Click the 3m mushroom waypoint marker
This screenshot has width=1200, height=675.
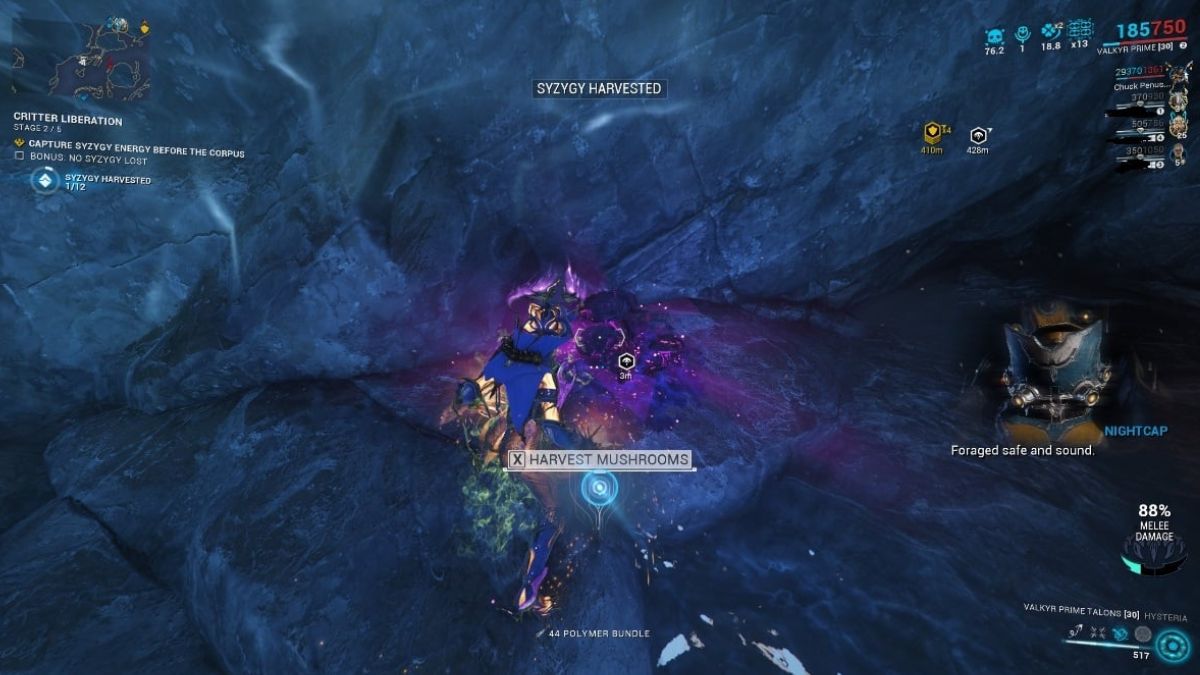pyautogui.click(x=626, y=361)
